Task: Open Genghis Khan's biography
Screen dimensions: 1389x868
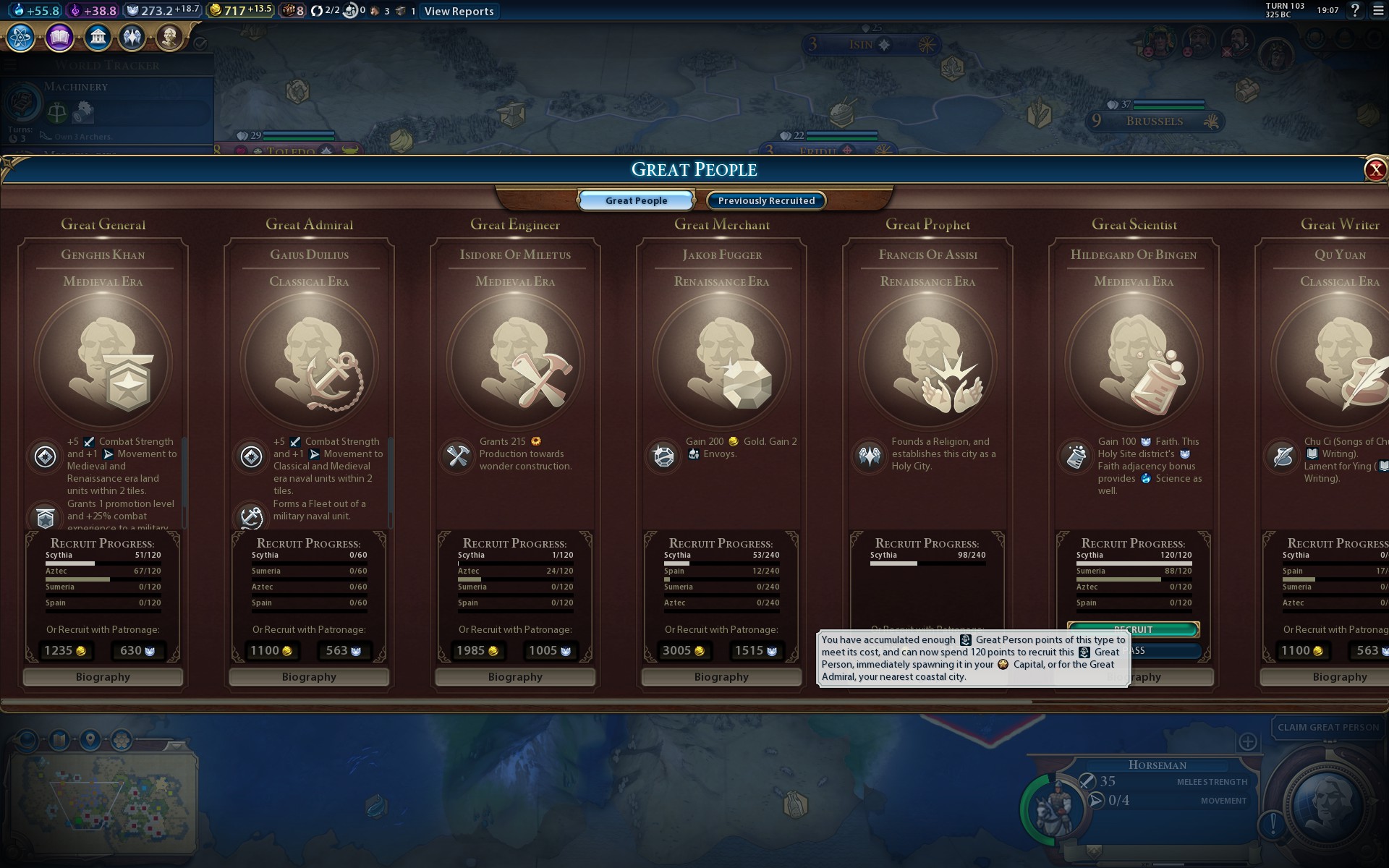Action: pyautogui.click(x=103, y=677)
